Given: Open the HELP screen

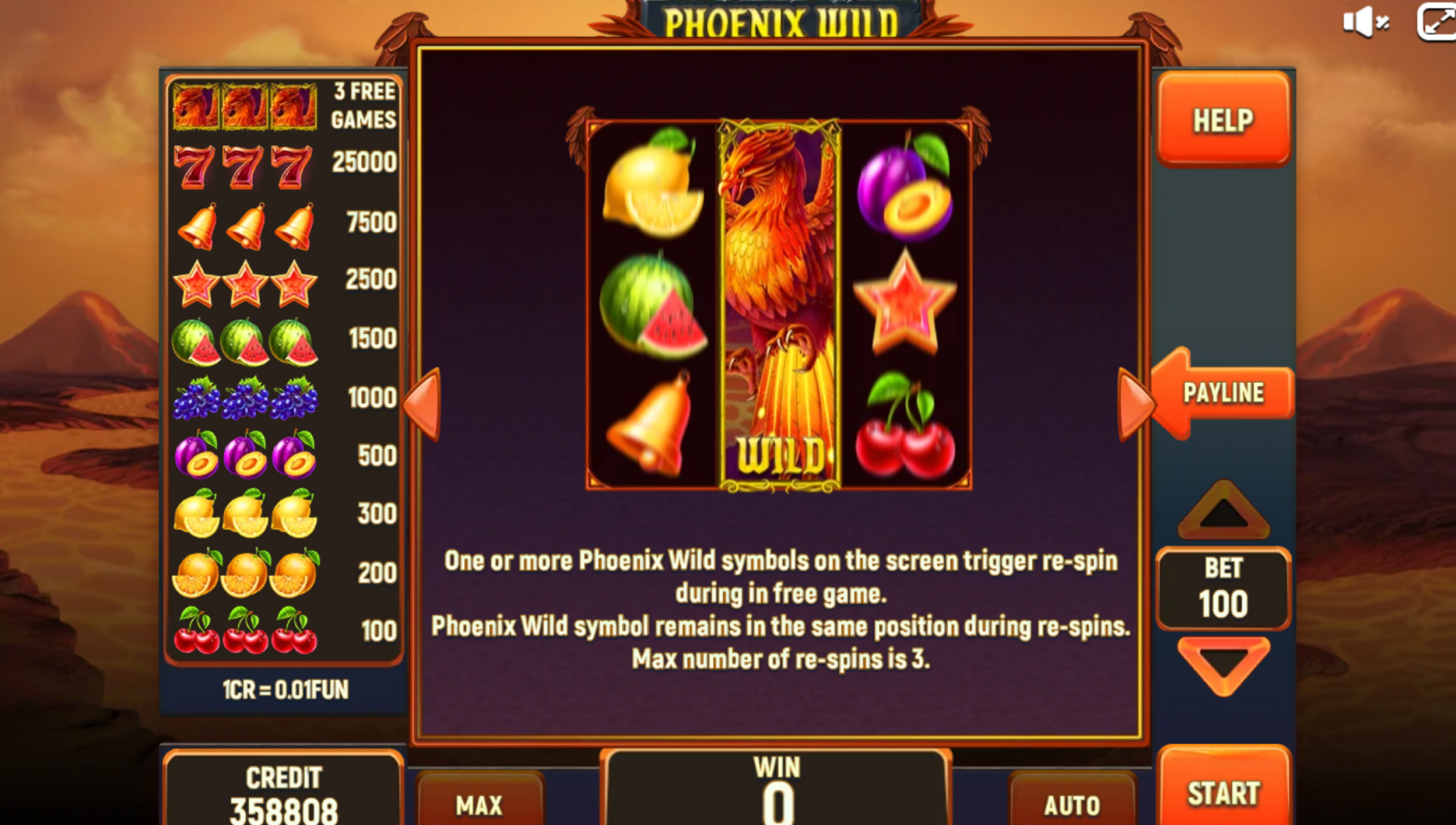Looking at the screenshot, I should click(1223, 120).
